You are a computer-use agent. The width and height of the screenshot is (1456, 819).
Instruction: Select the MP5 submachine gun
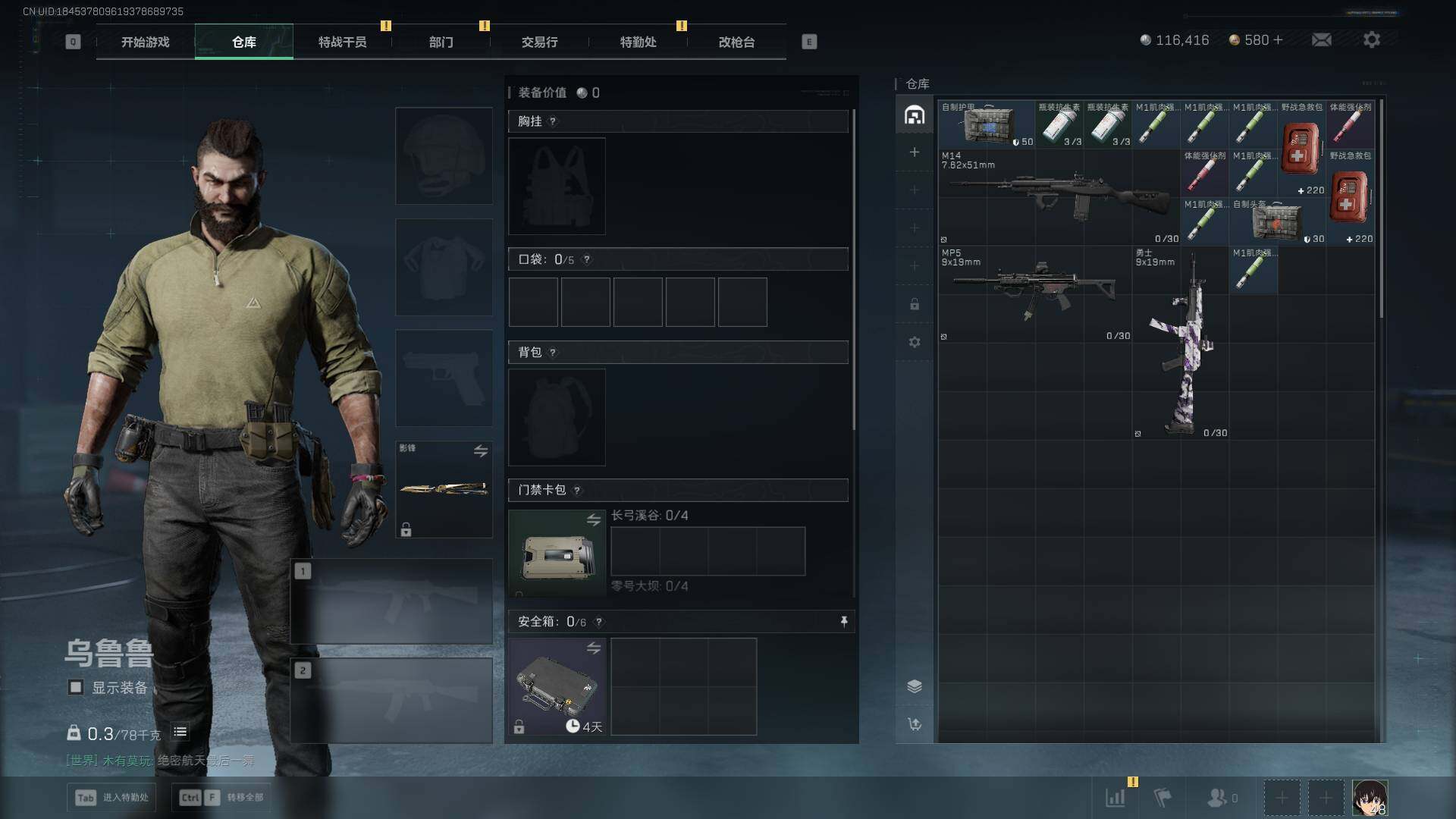pos(1034,292)
